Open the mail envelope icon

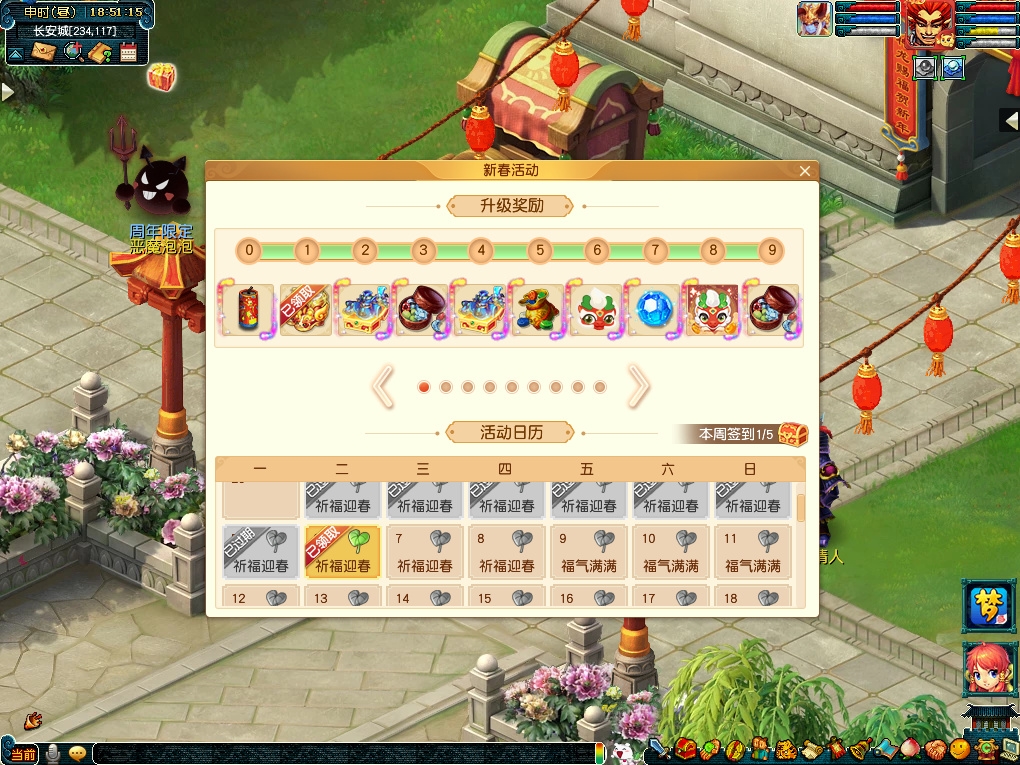43,52
